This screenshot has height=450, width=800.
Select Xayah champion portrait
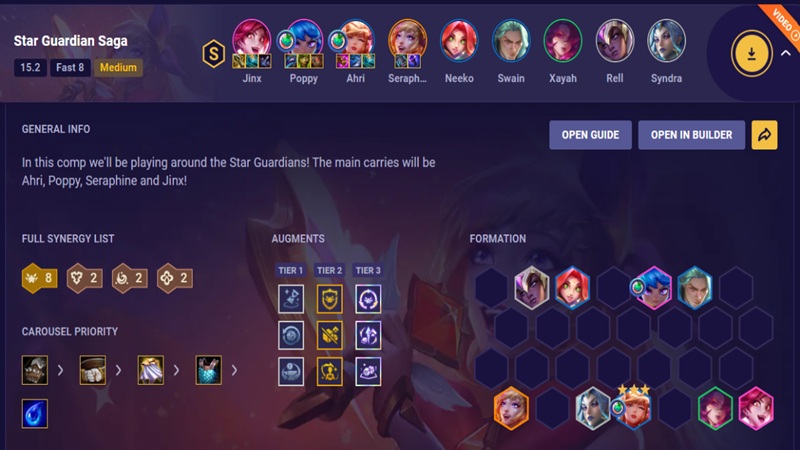click(562, 40)
